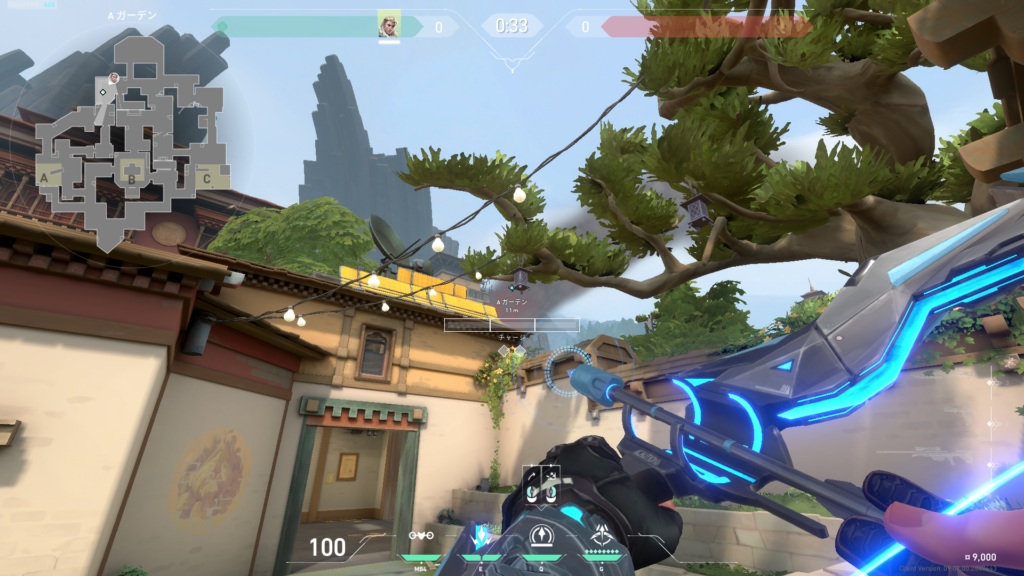Click the agent portrait in top scorebar
Image resolution: width=1024 pixels, height=576 pixels.
point(389,24)
